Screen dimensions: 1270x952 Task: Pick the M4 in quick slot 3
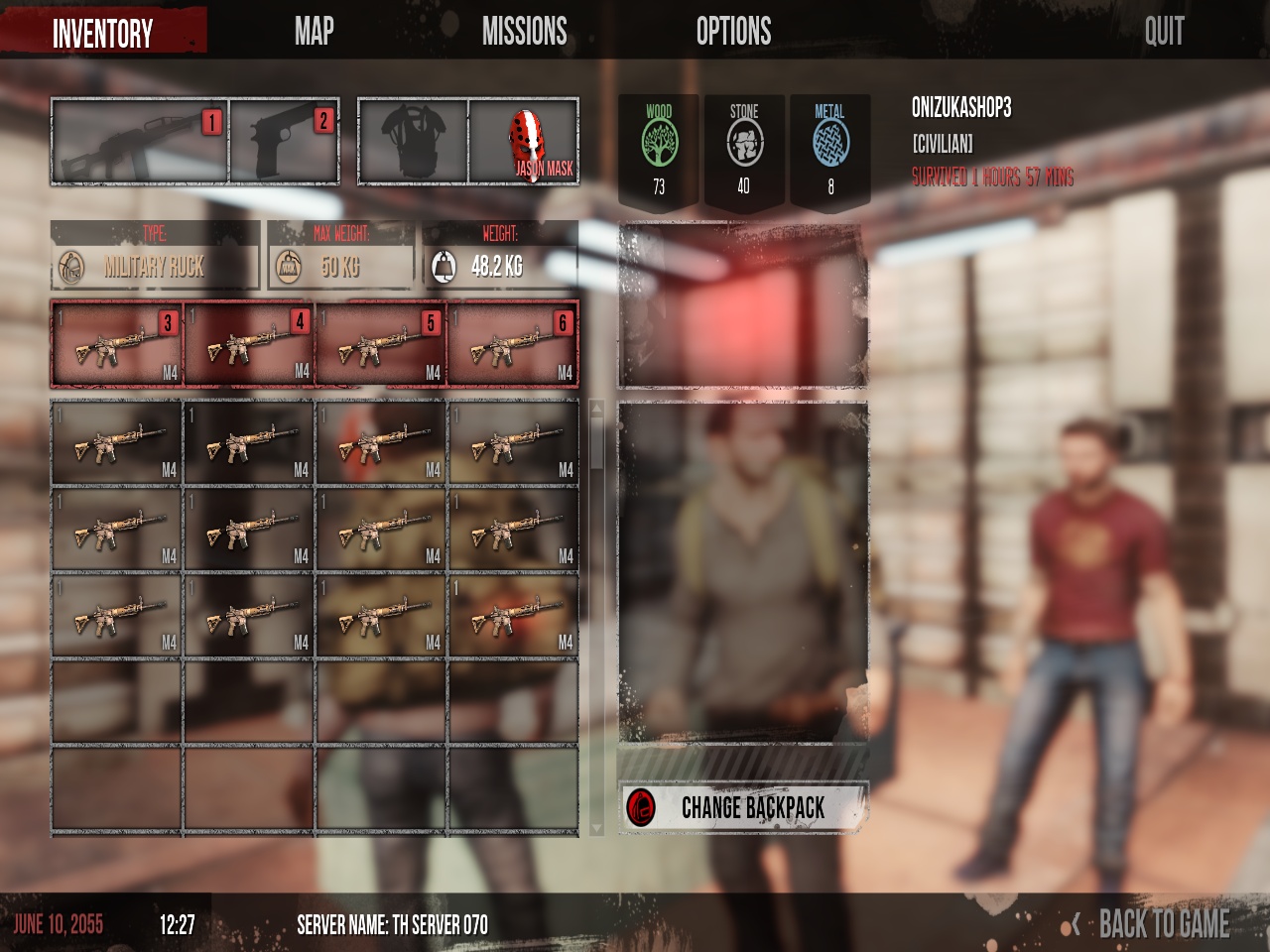click(x=117, y=345)
